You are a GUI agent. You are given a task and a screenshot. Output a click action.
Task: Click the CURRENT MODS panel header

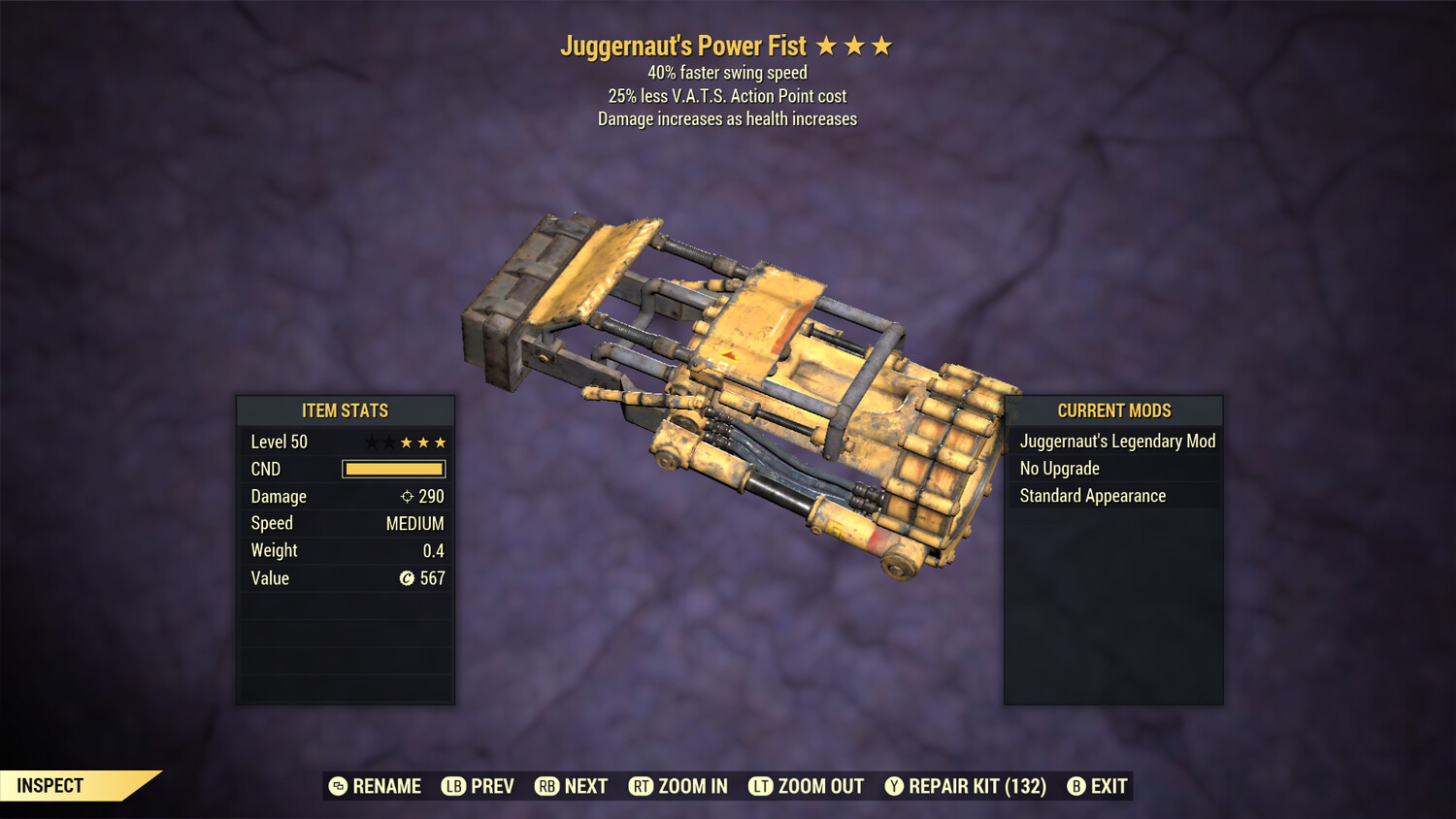[1113, 410]
